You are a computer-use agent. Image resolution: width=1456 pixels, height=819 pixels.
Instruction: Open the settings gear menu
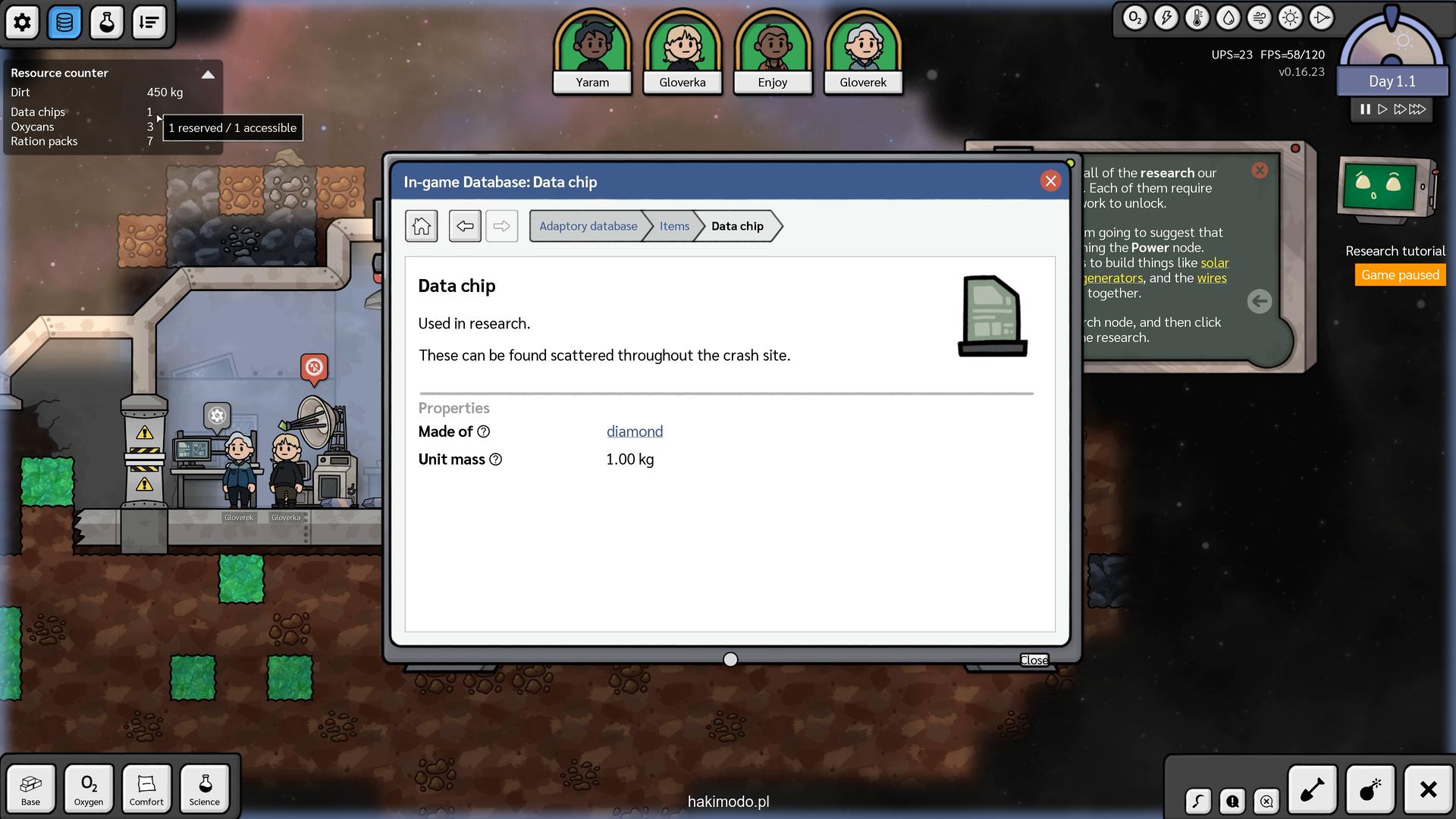(23, 23)
